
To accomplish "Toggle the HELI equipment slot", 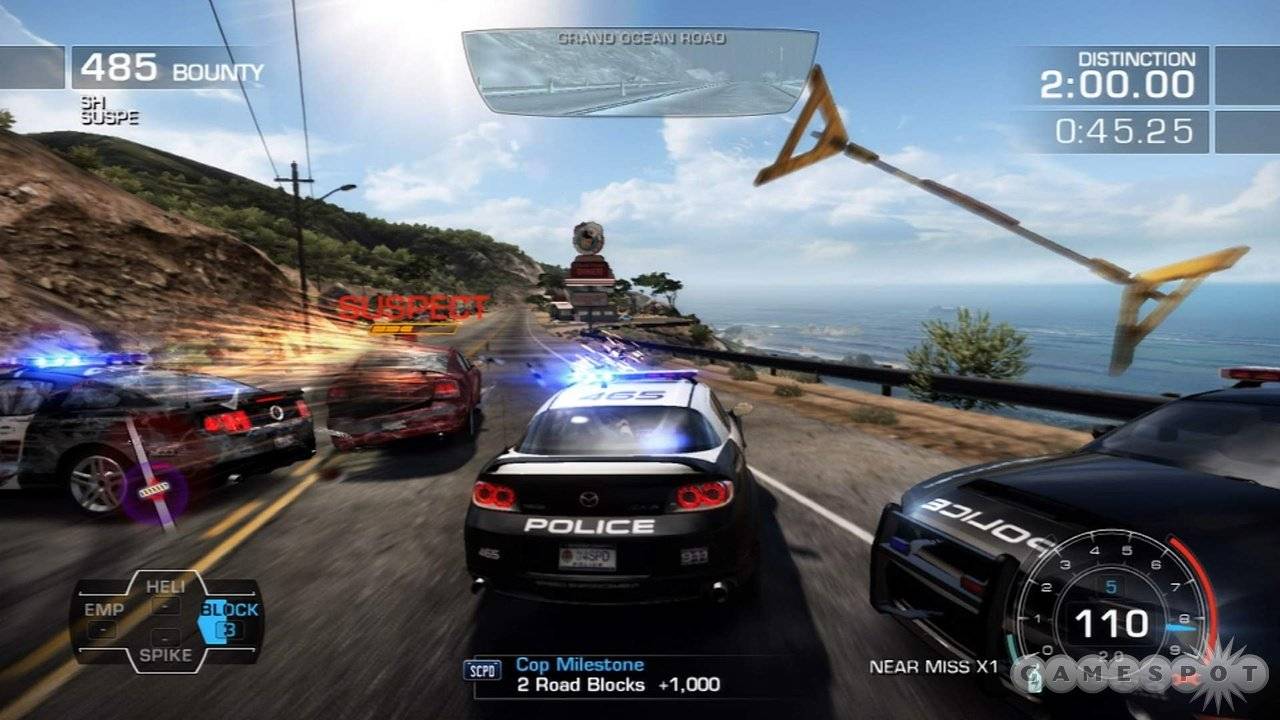I will (168, 588).
